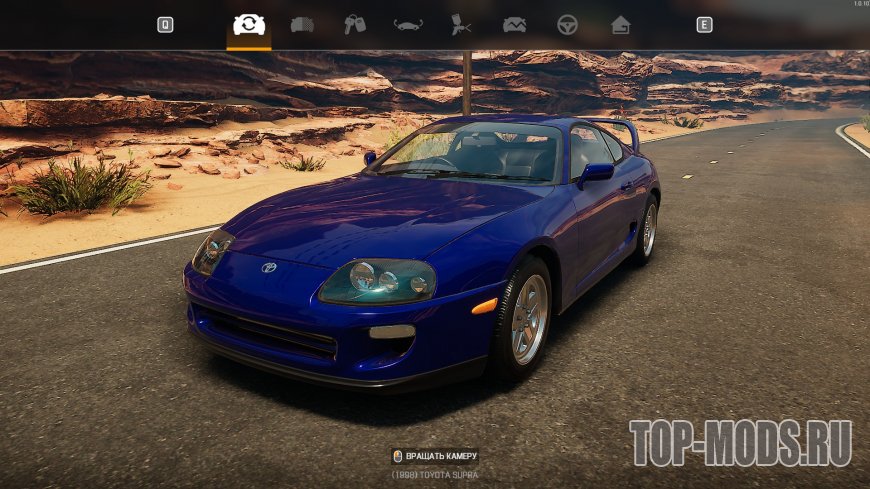Switch to the car keys tab
Image resolution: width=870 pixels, height=489 pixels.
coord(355,25)
